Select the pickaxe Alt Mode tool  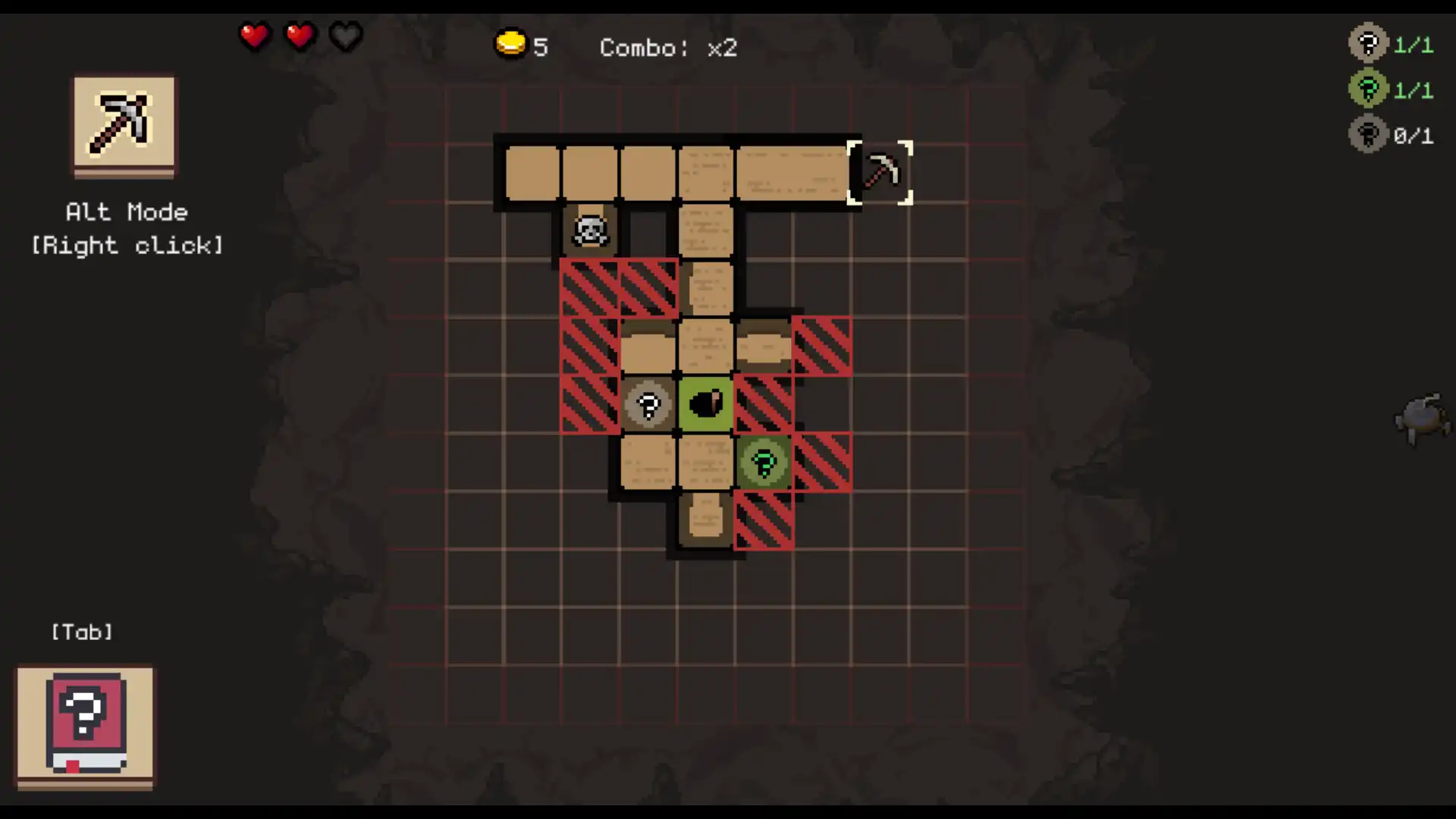pyautogui.click(x=123, y=125)
